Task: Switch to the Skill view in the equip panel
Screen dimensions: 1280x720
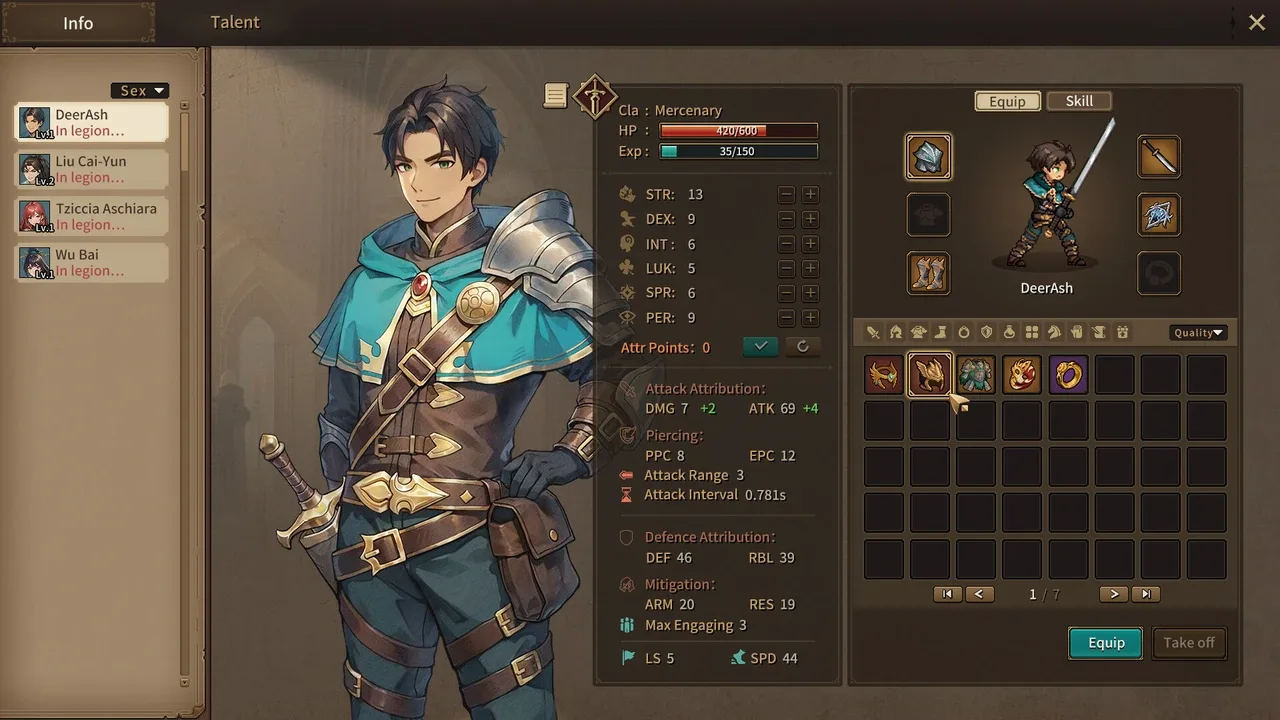Action: (1079, 100)
